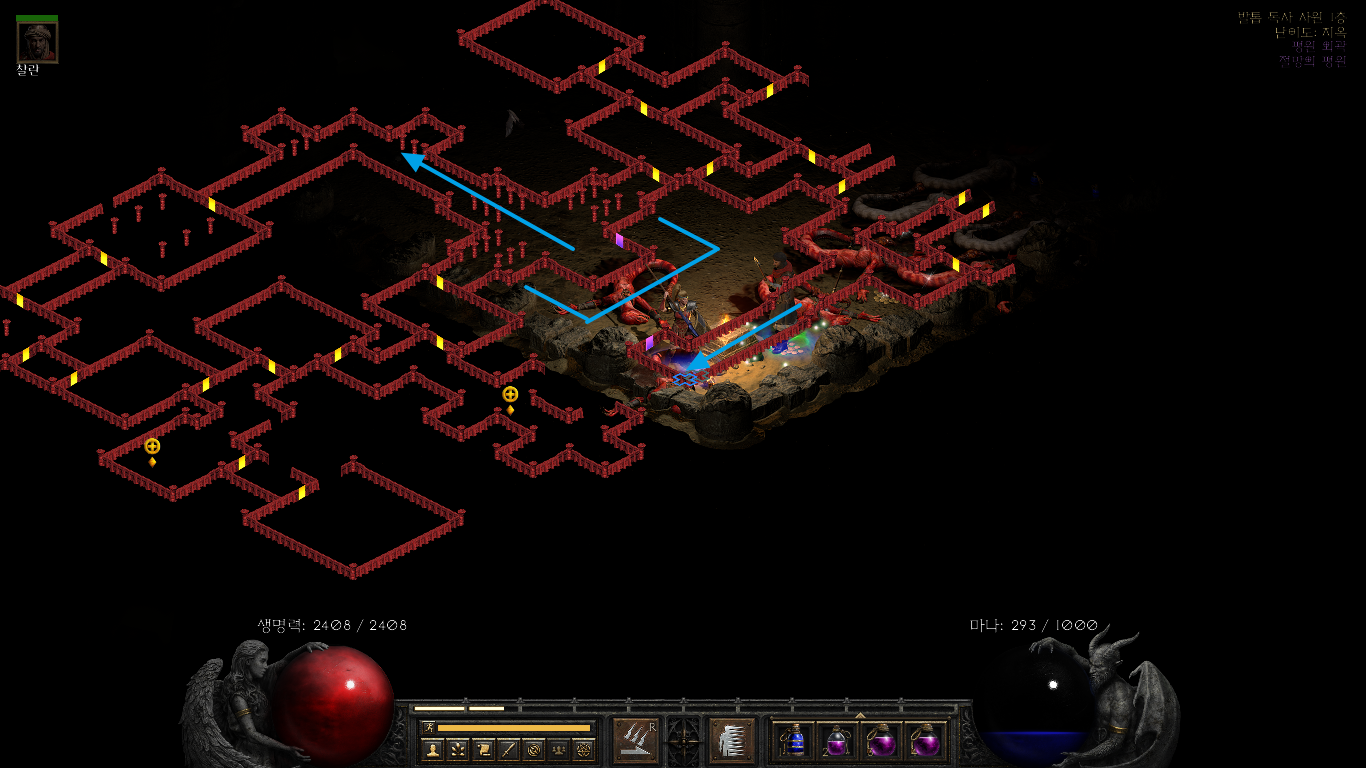
Task: Toggle the run/walk button beside the stamina bar
Action: [428, 727]
